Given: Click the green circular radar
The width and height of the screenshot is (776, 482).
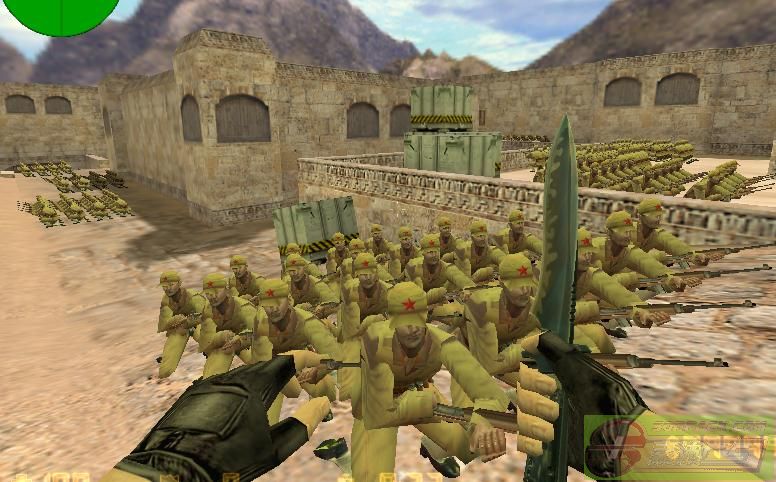Looking at the screenshot, I should click(62, 12).
